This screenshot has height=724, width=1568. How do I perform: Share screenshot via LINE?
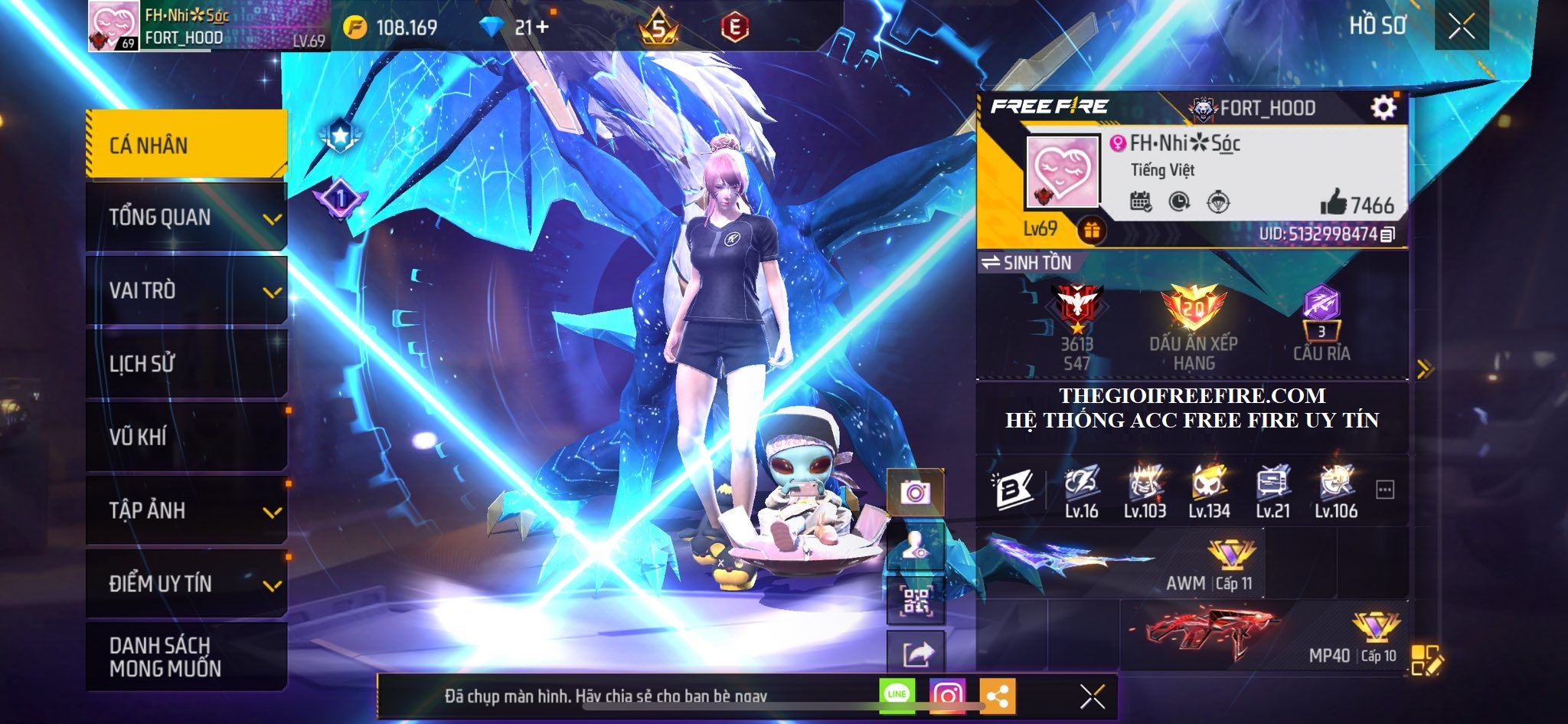pyautogui.click(x=897, y=695)
